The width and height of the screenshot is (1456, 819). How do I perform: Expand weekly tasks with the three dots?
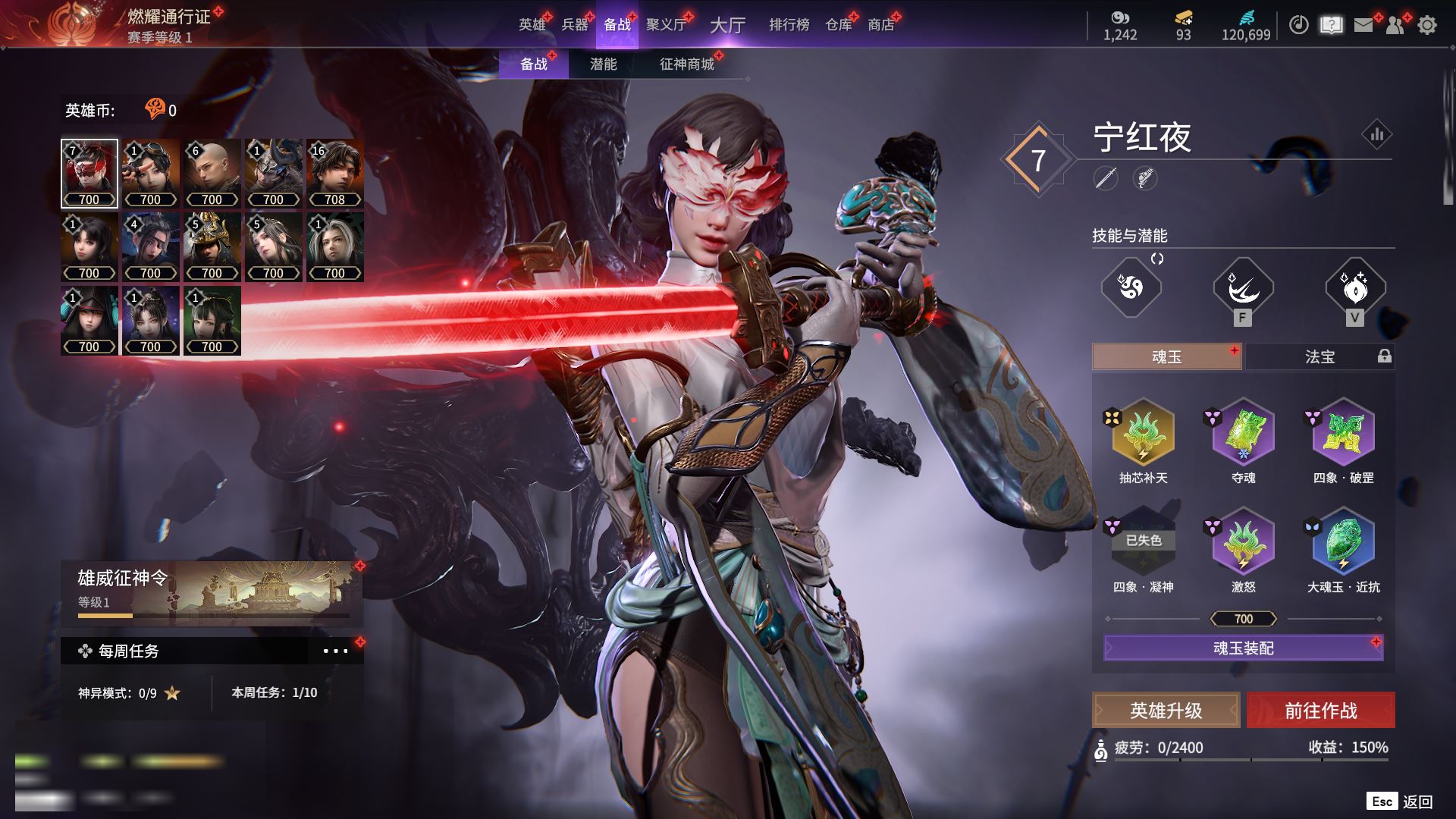pos(335,651)
